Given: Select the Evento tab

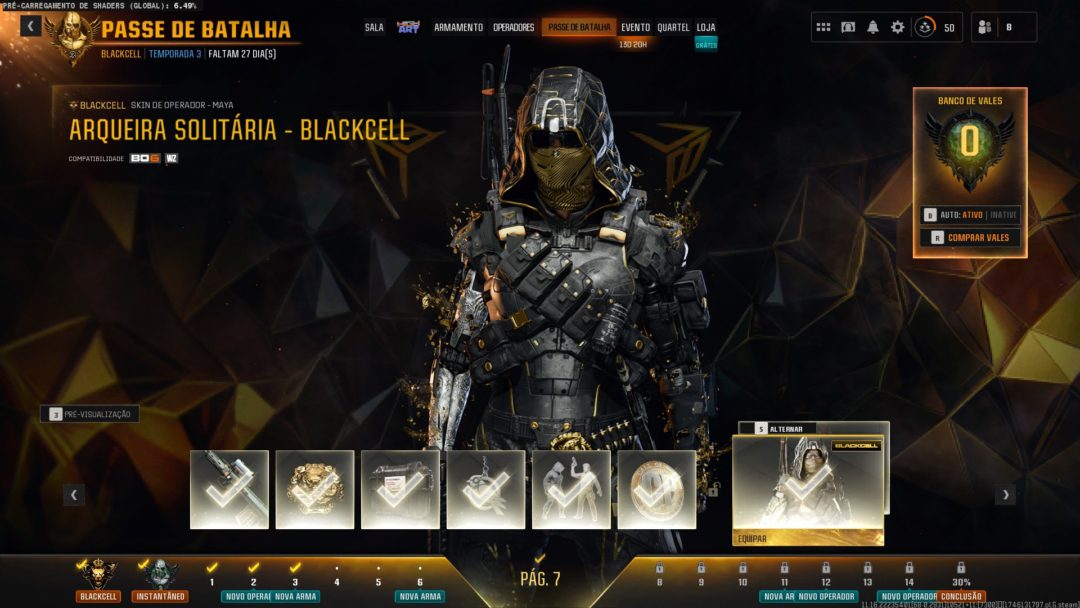Looking at the screenshot, I should [x=635, y=28].
